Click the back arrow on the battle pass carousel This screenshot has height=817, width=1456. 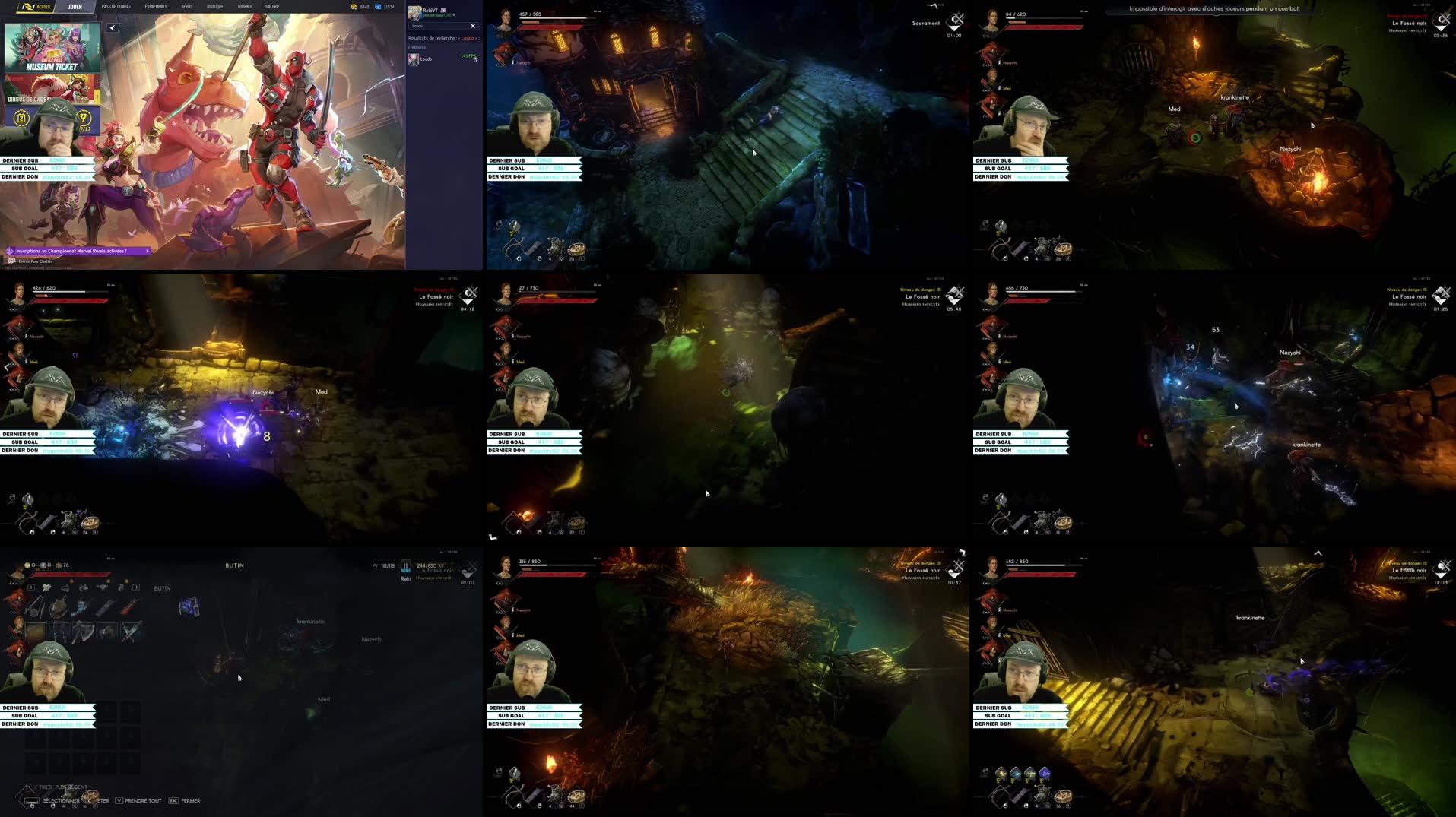pyautogui.click(x=113, y=27)
